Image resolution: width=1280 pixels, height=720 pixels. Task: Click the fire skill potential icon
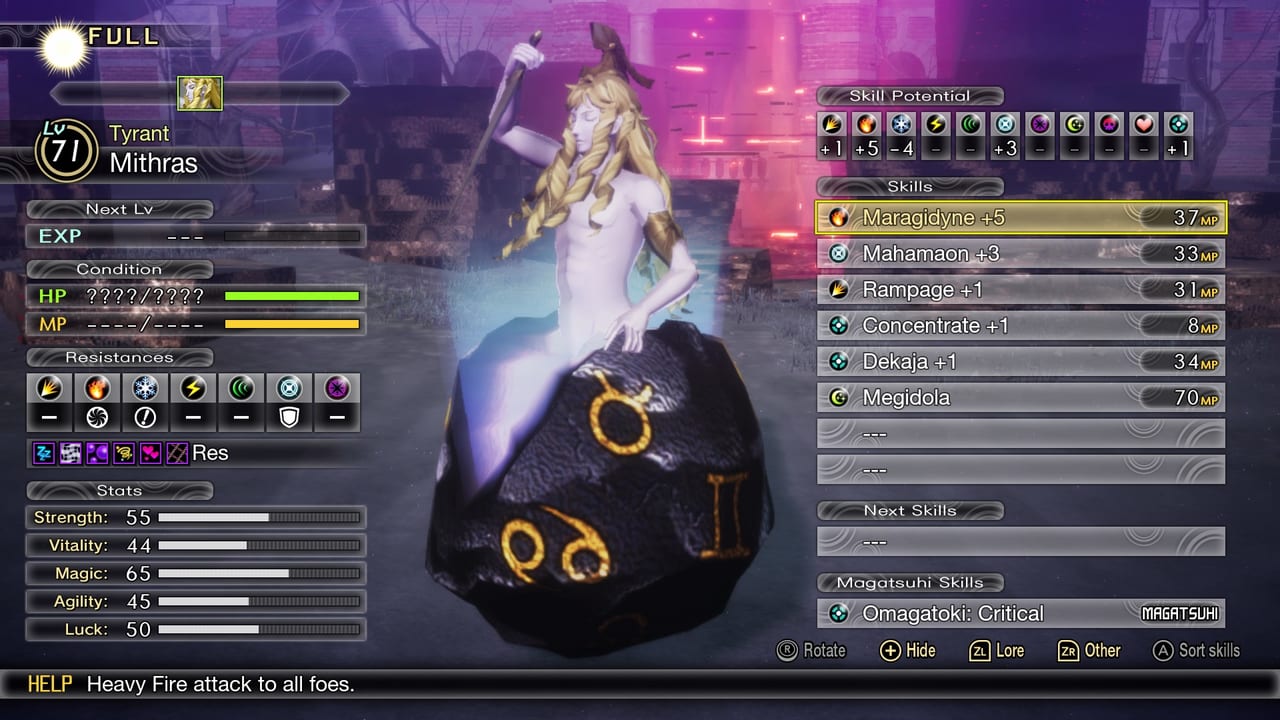tap(866, 125)
